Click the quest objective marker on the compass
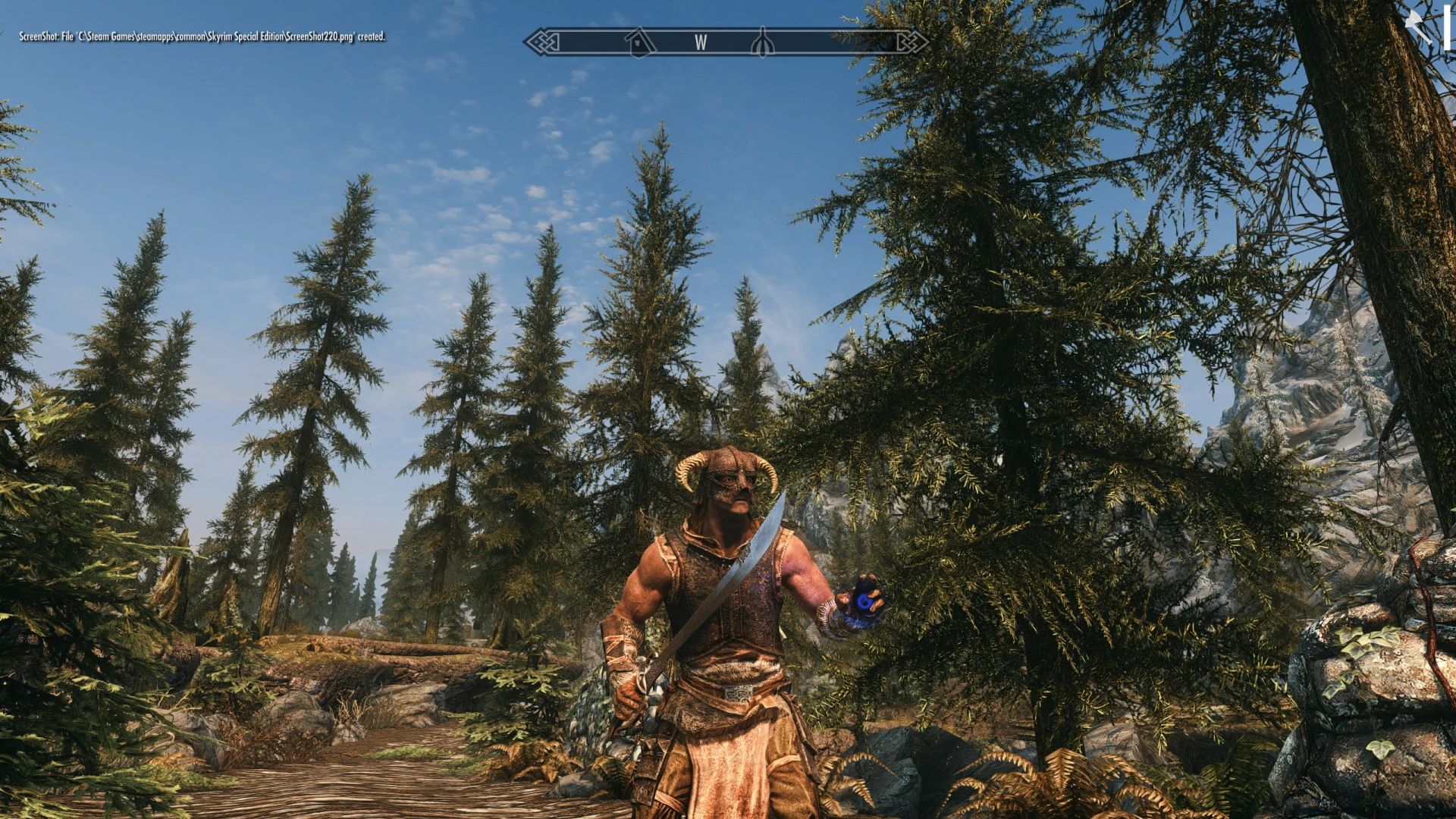The width and height of the screenshot is (1456, 819). 762,42
